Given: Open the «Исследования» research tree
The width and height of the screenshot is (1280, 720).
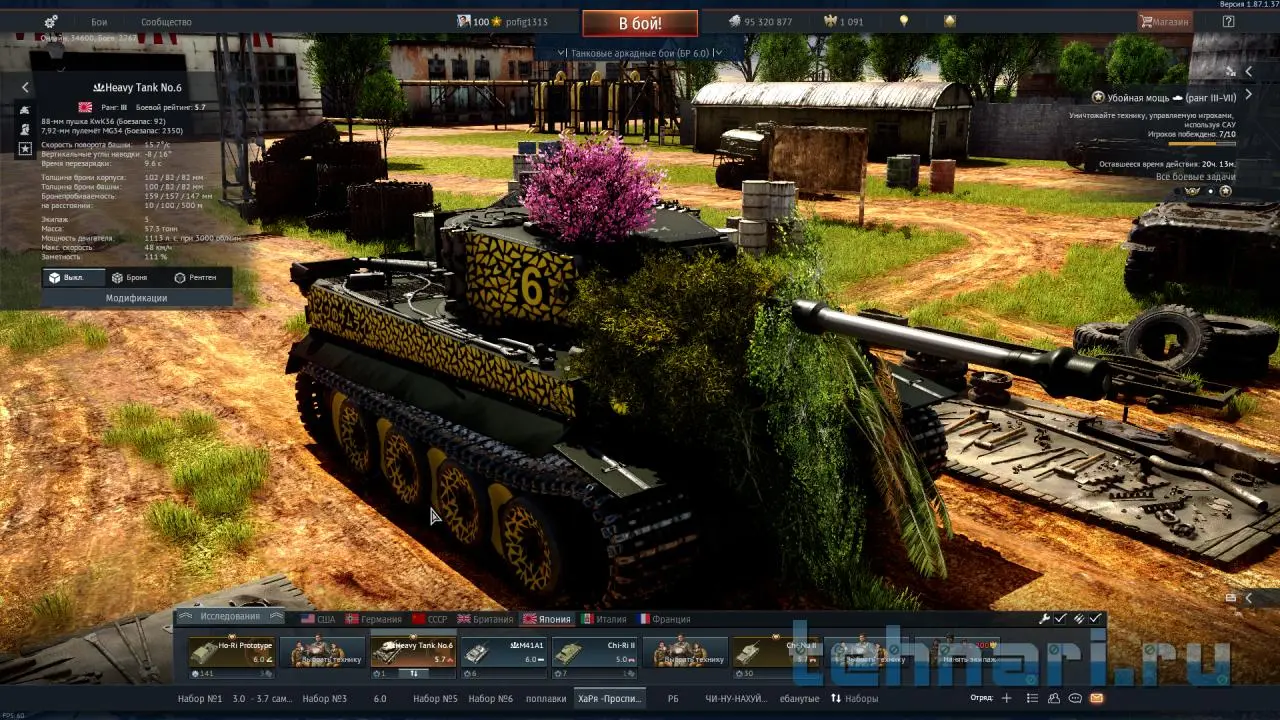Looking at the screenshot, I should click(x=230, y=617).
